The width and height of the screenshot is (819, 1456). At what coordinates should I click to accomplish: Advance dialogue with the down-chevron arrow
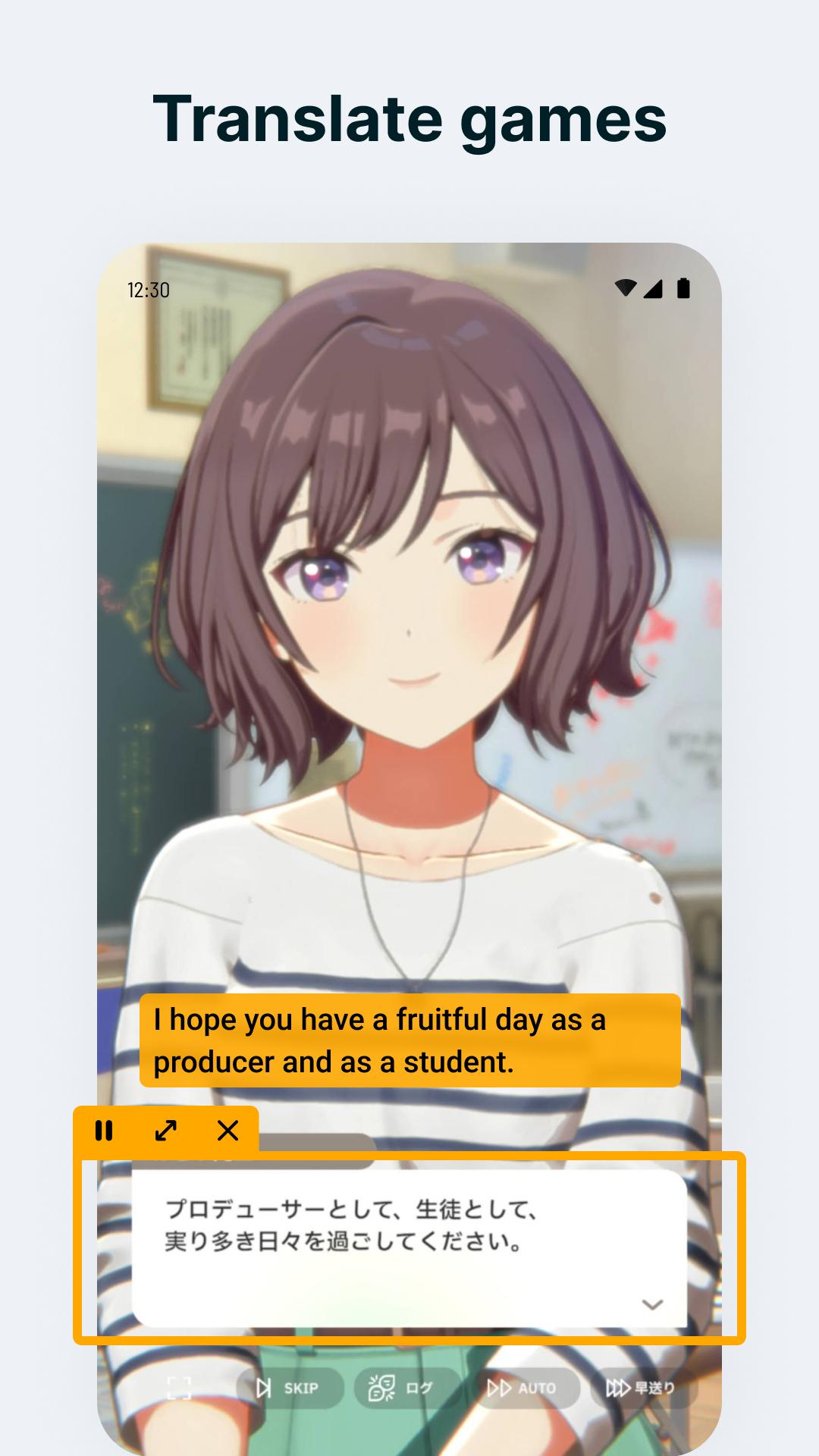coord(652,1304)
